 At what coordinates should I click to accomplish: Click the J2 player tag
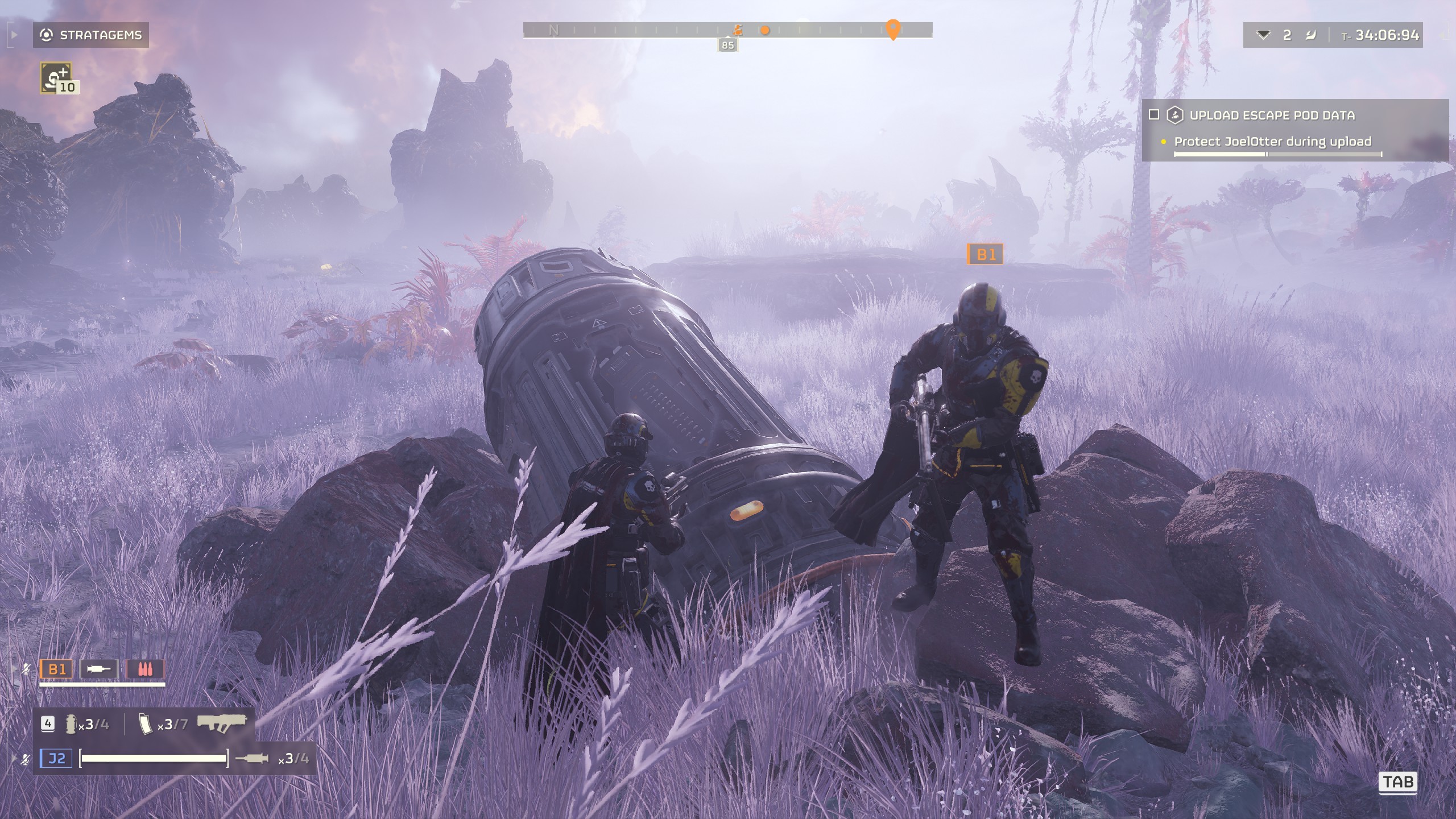[x=56, y=758]
